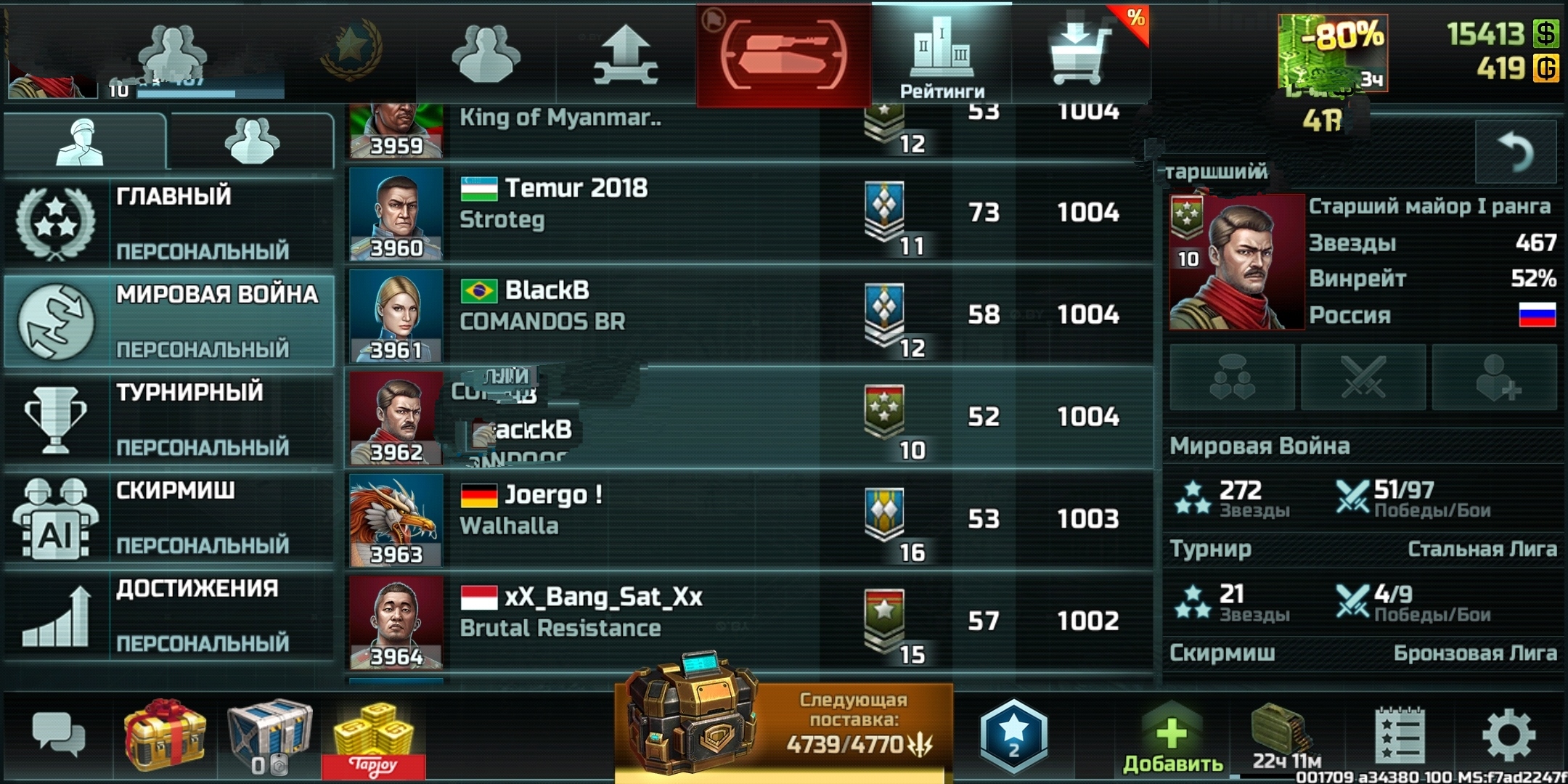Switch to the group clan tab
Viewport: 1568px width, 784px height.
point(251,141)
